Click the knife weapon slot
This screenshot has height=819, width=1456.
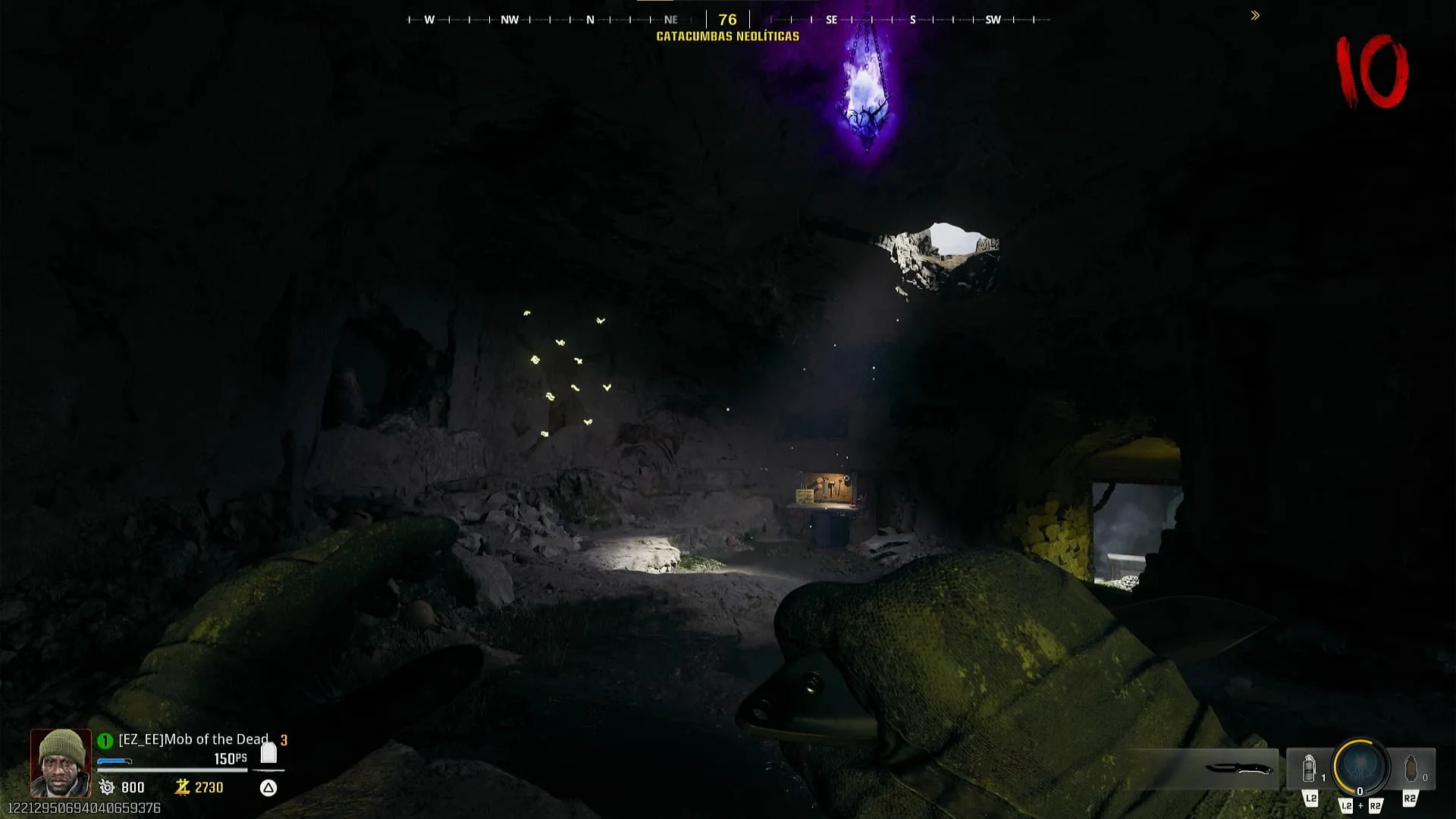1238,769
